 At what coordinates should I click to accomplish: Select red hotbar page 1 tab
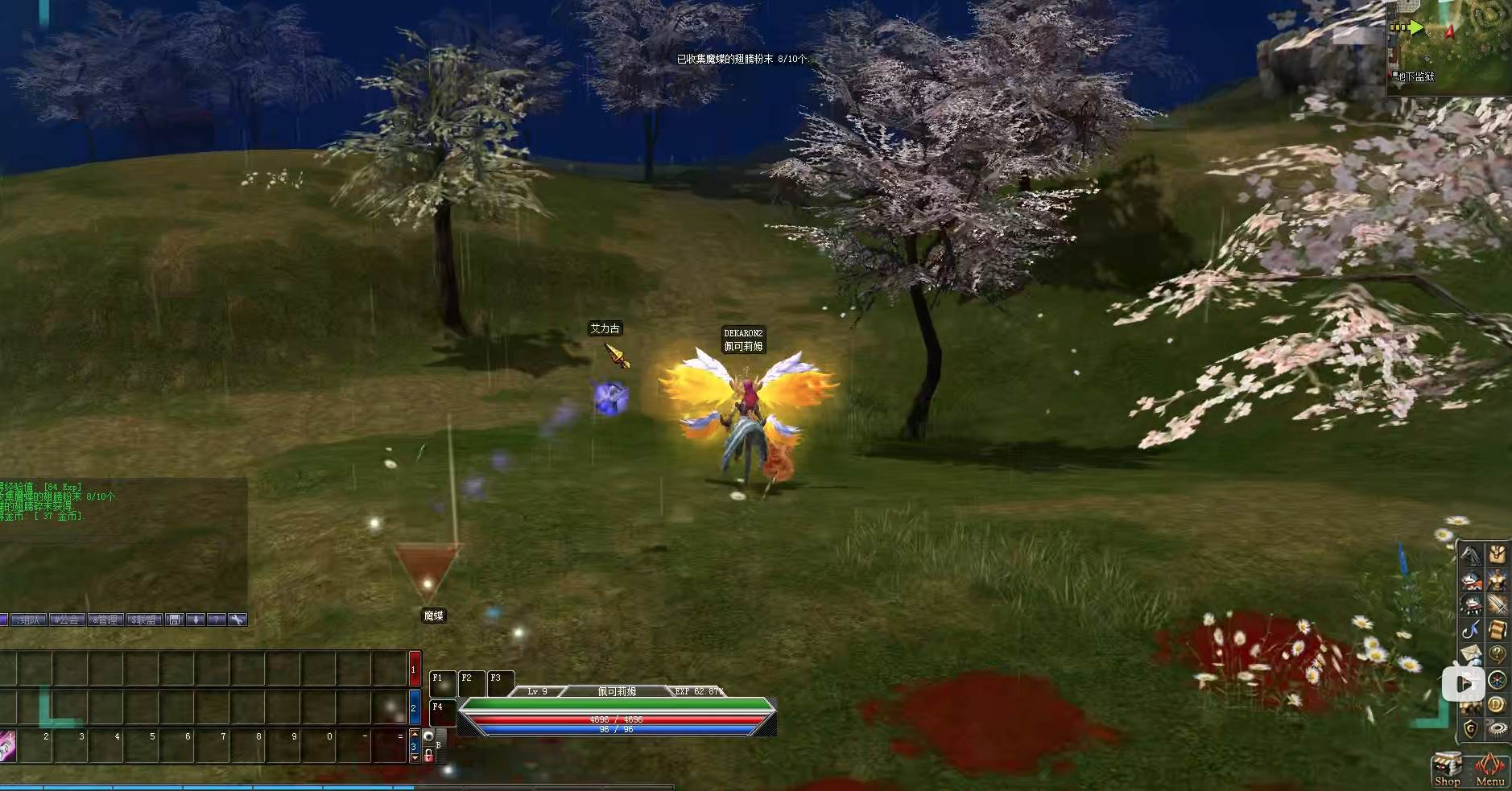click(x=415, y=669)
